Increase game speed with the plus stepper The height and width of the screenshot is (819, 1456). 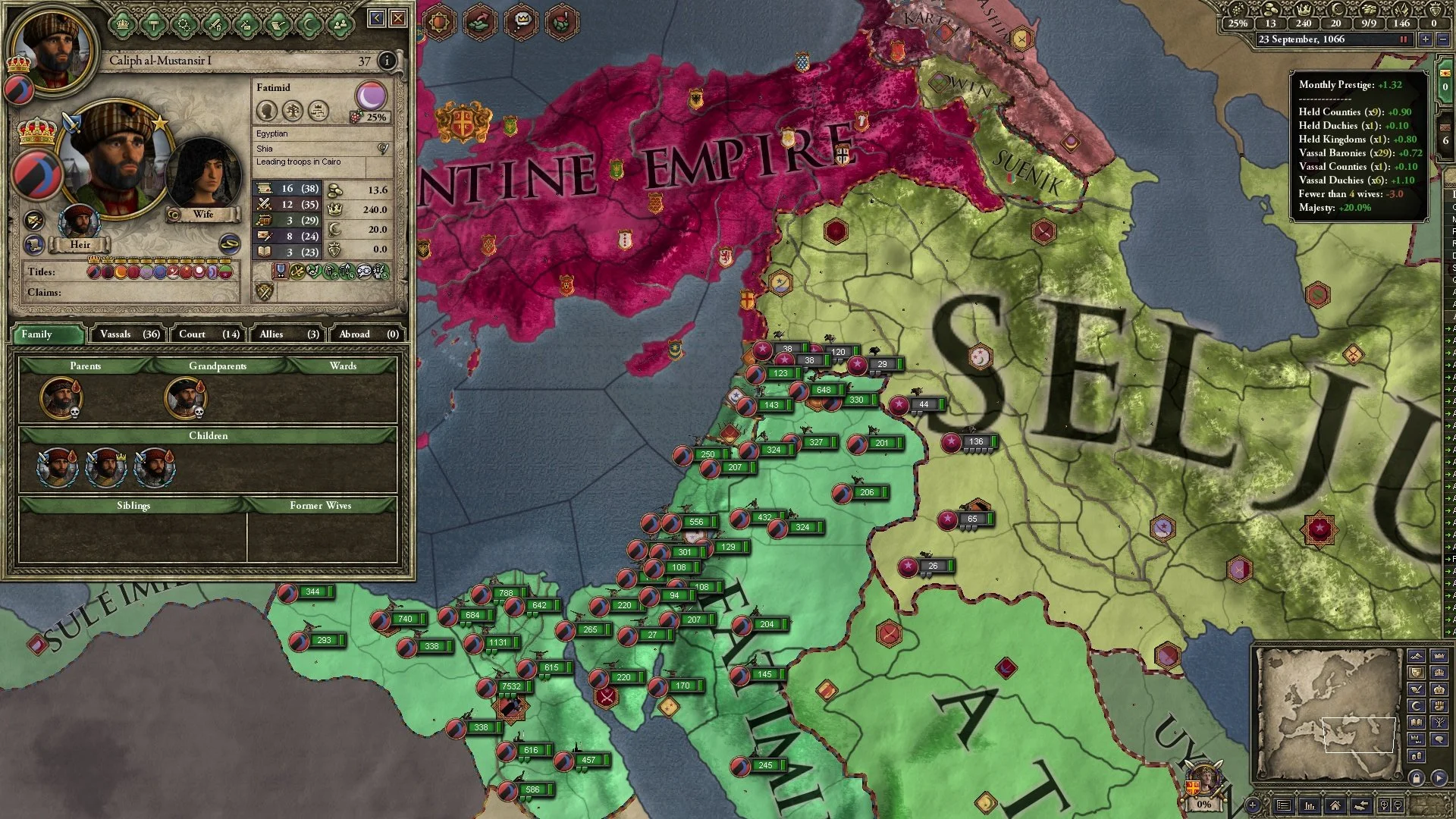pos(1424,40)
